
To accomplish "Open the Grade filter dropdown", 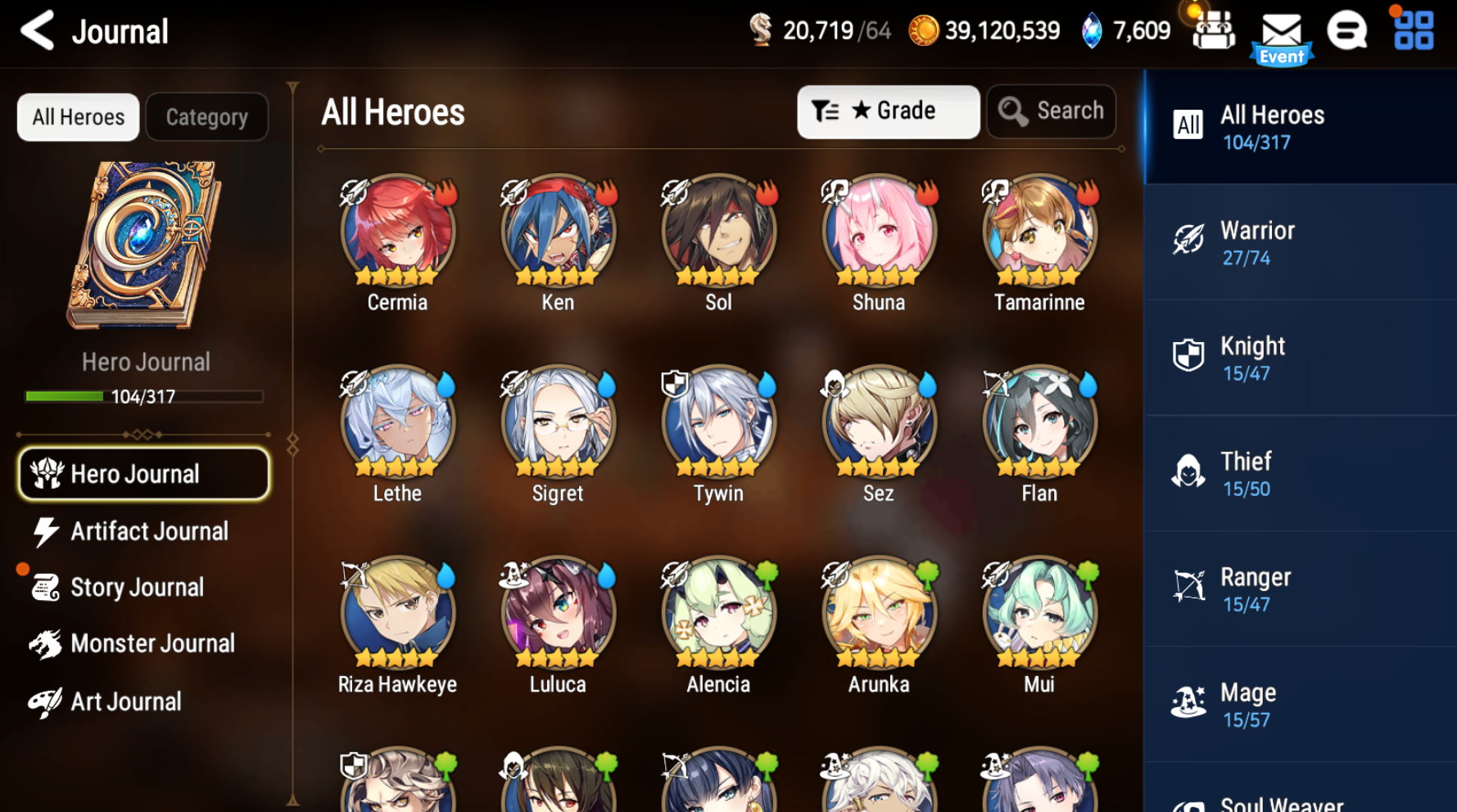I will pyautogui.click(x=888, y=111).
